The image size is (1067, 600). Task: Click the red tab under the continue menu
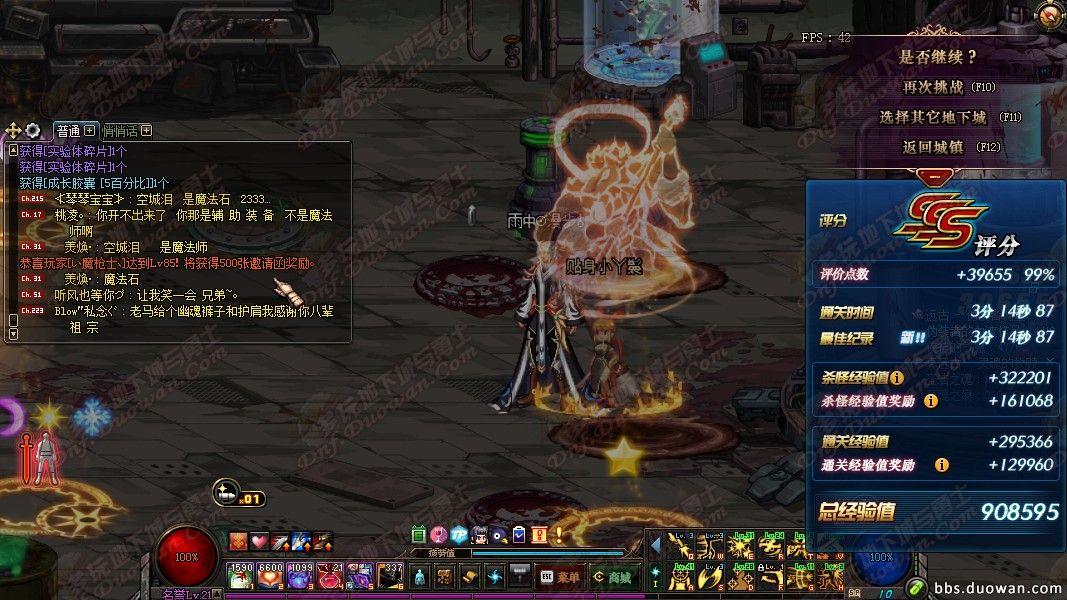pos(933,176)
